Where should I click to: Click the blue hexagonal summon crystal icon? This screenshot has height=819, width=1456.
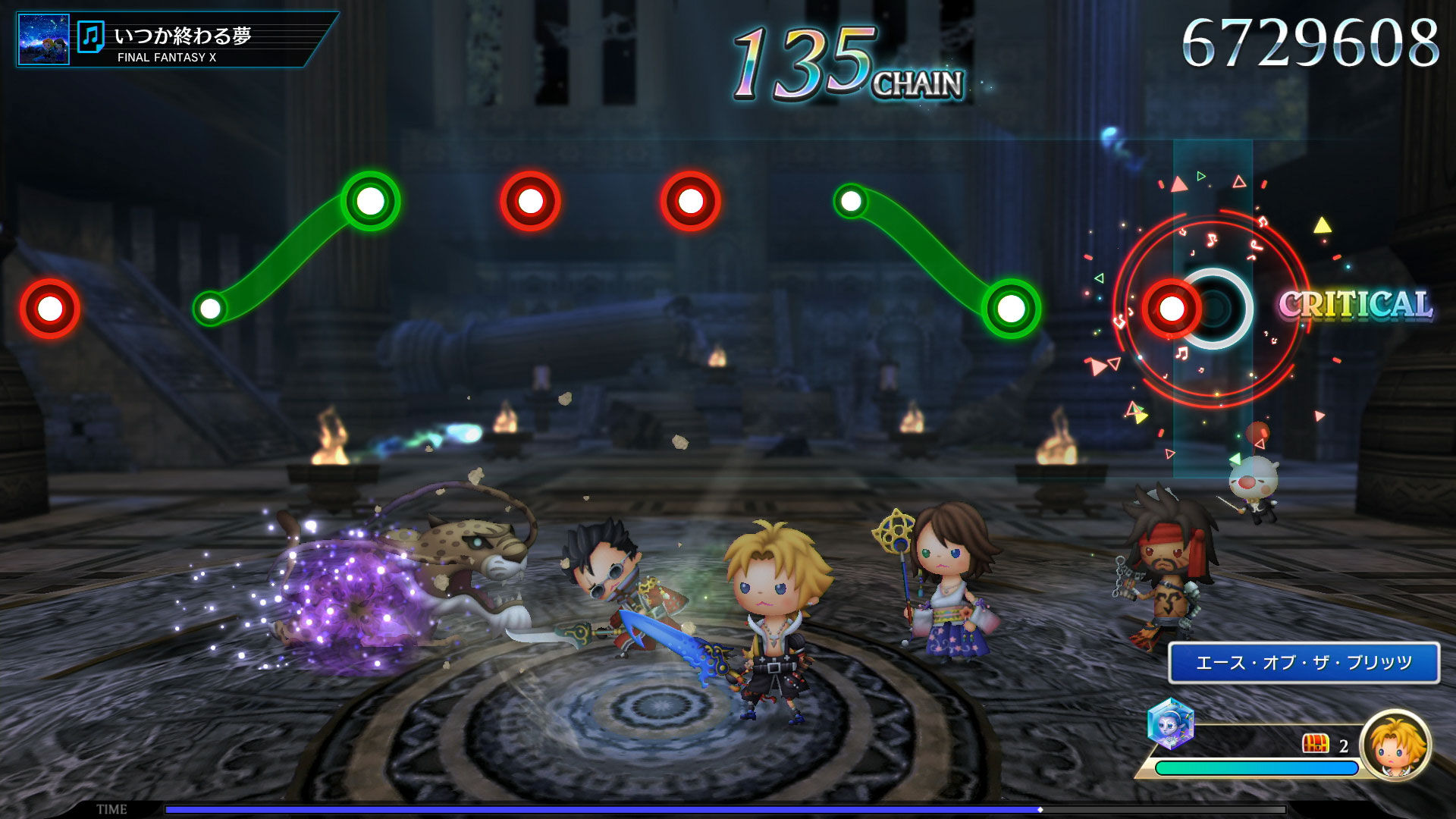1170,723
